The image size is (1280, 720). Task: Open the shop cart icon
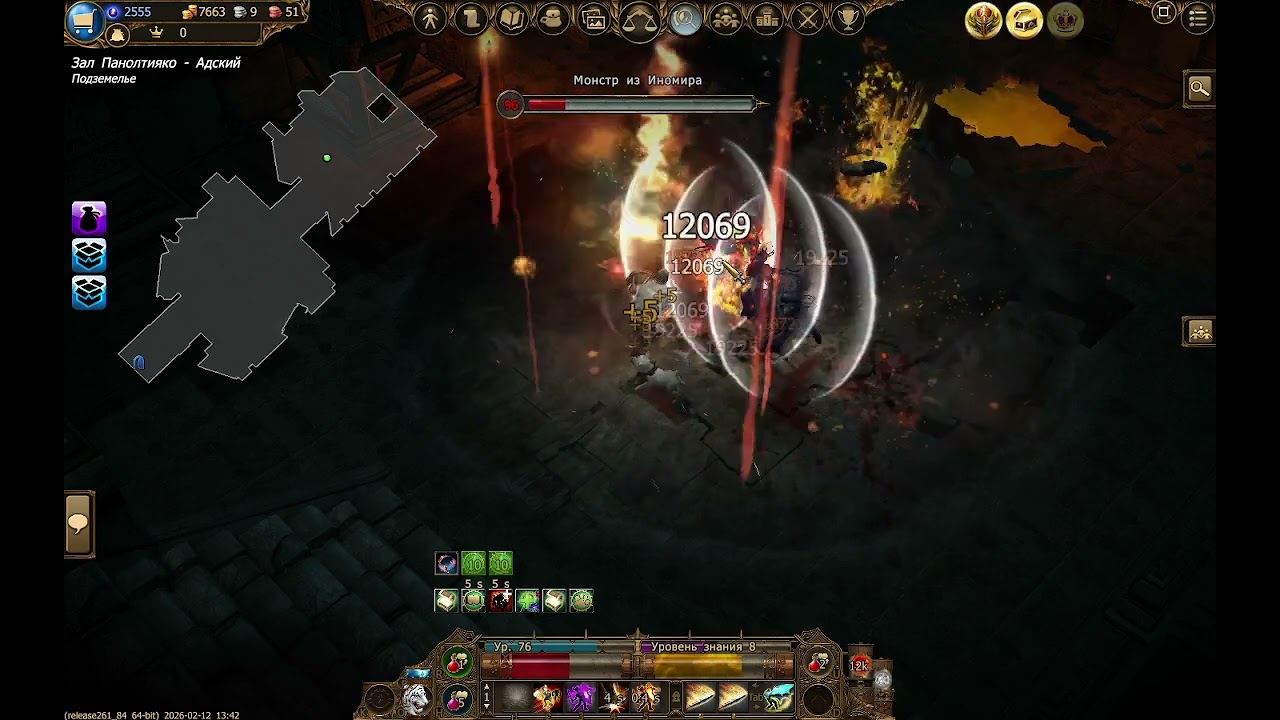pos(85,20)
